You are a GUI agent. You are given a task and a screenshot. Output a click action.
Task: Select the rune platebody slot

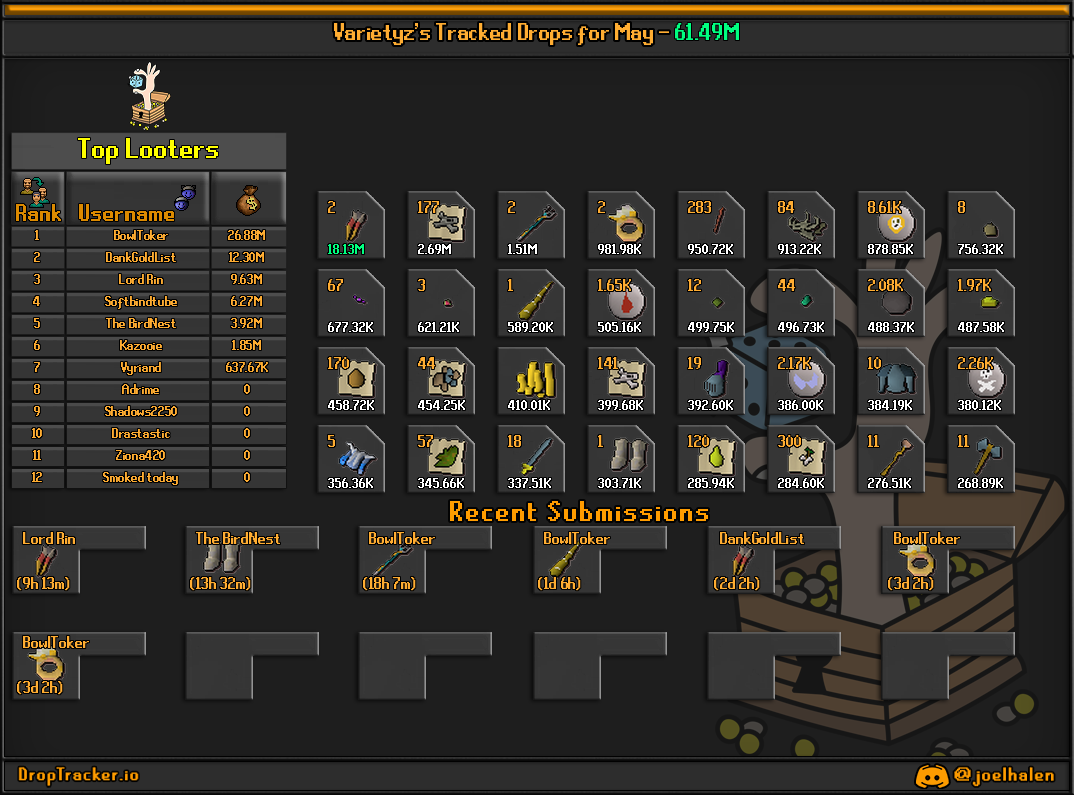pyautogui.click(x=891, y=381)
